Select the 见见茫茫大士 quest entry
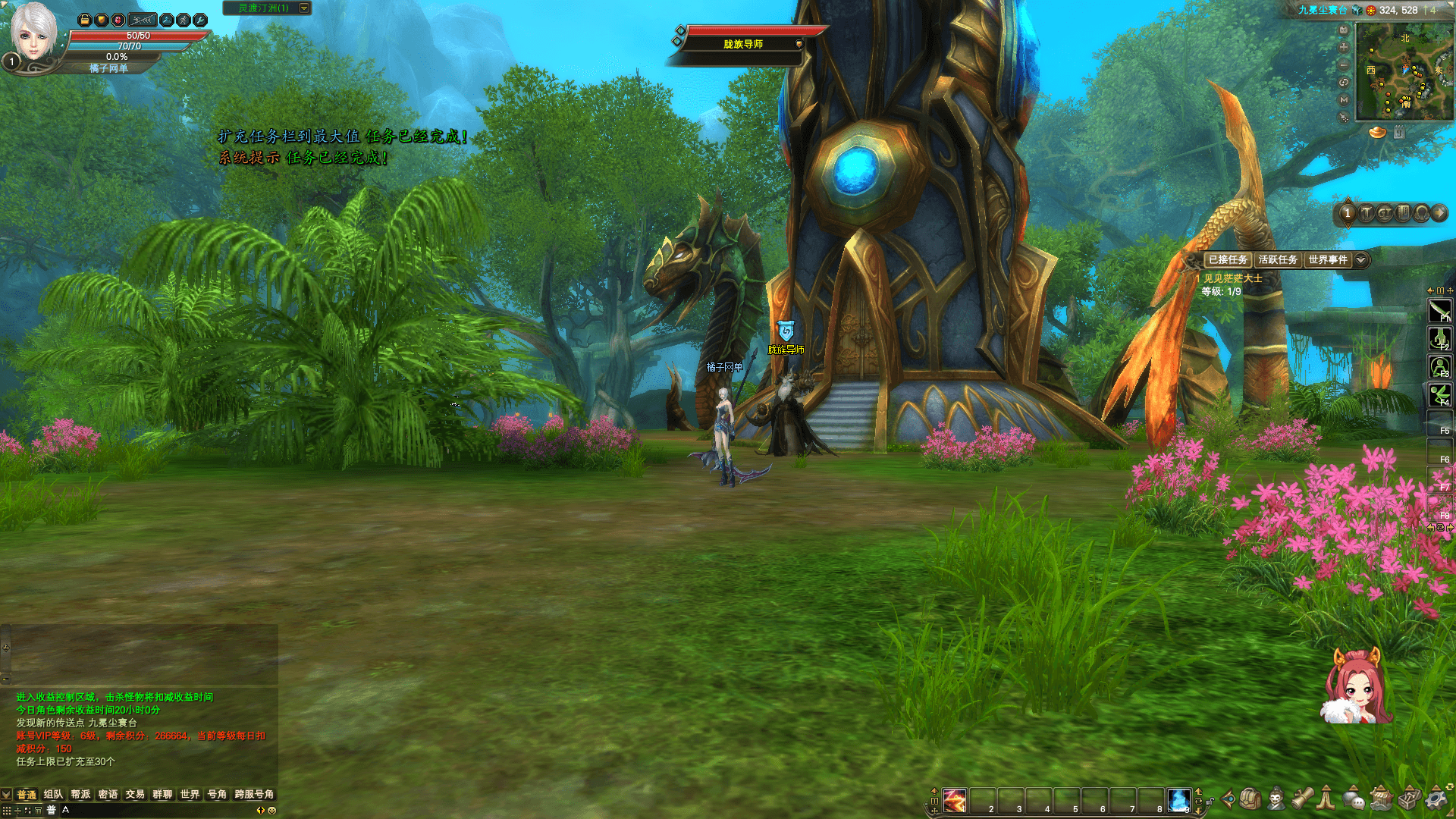The image size is (1456, 819). [1232, 278]
